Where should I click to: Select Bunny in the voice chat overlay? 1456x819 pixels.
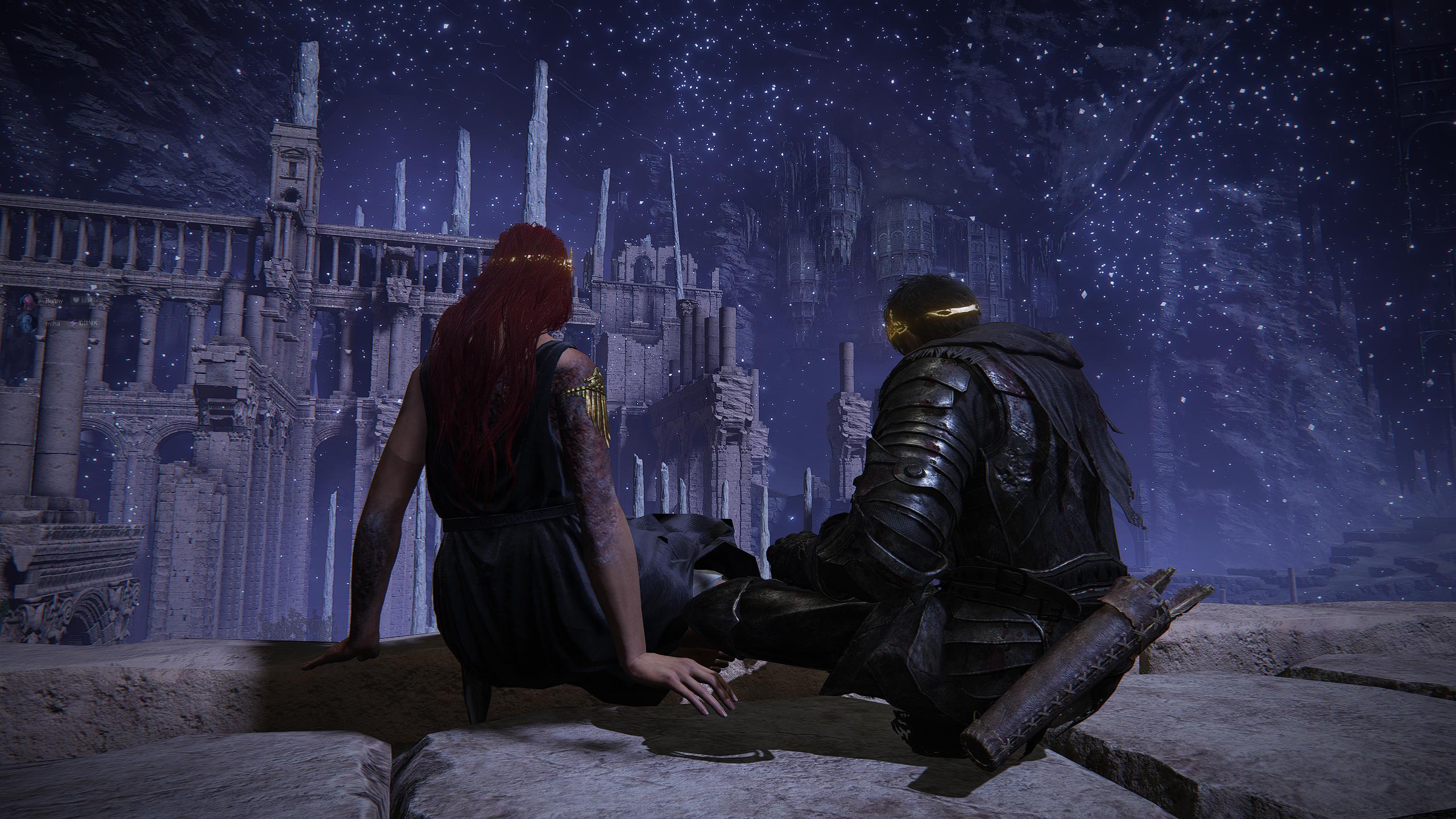pos(53,300)
